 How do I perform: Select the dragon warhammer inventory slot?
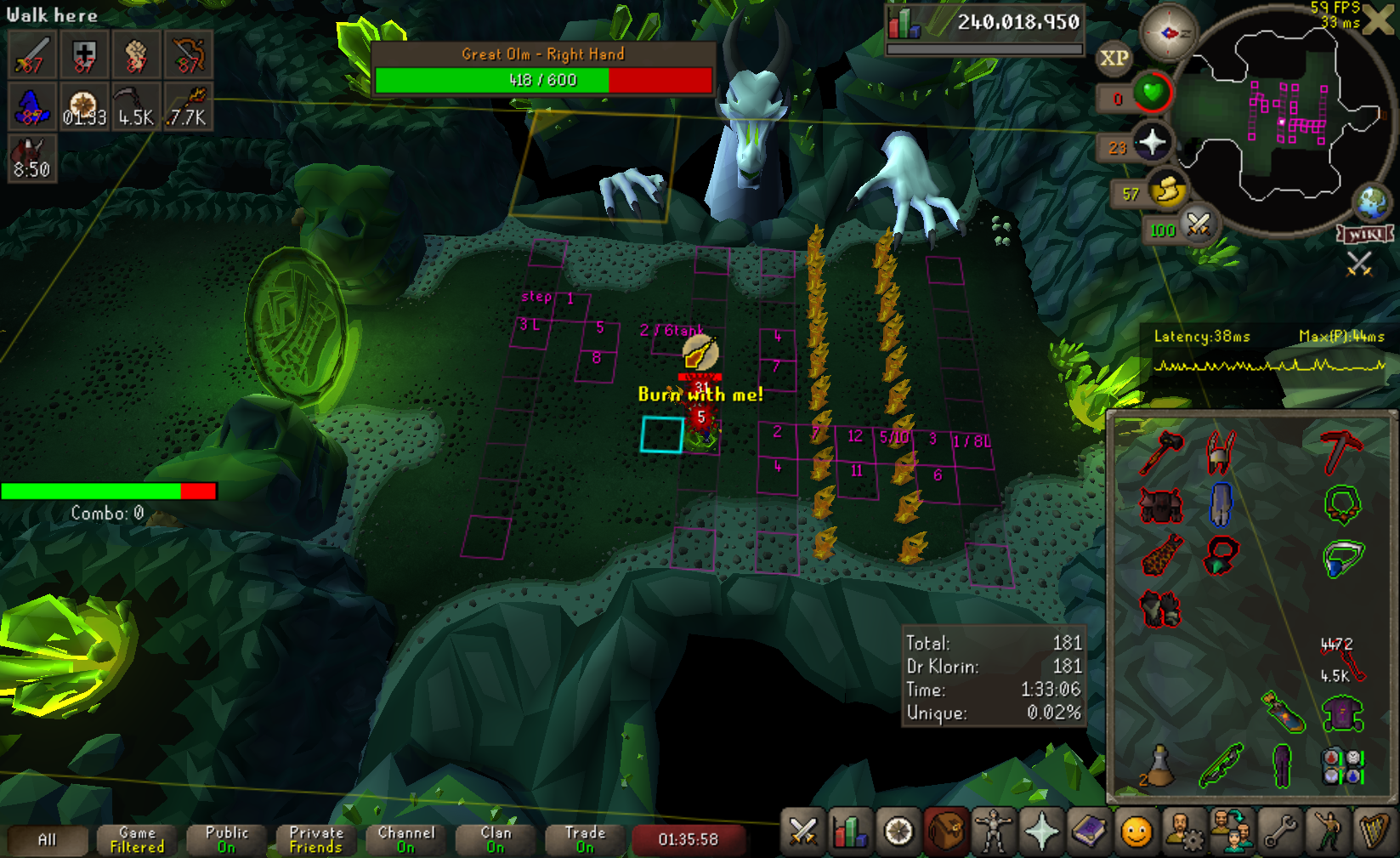(1161, 451)
